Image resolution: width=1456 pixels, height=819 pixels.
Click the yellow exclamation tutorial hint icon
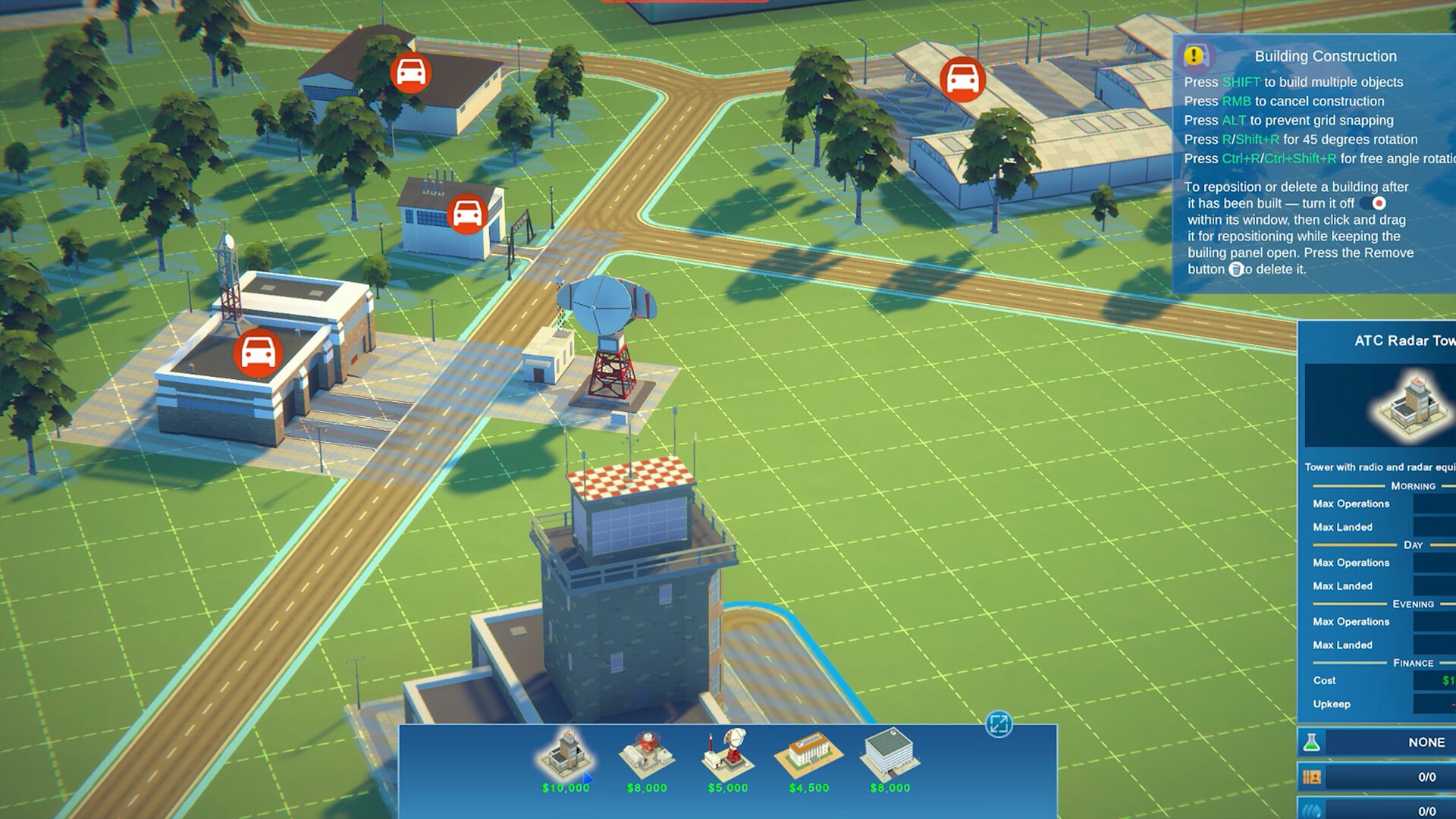click(x=1194, y=55)
